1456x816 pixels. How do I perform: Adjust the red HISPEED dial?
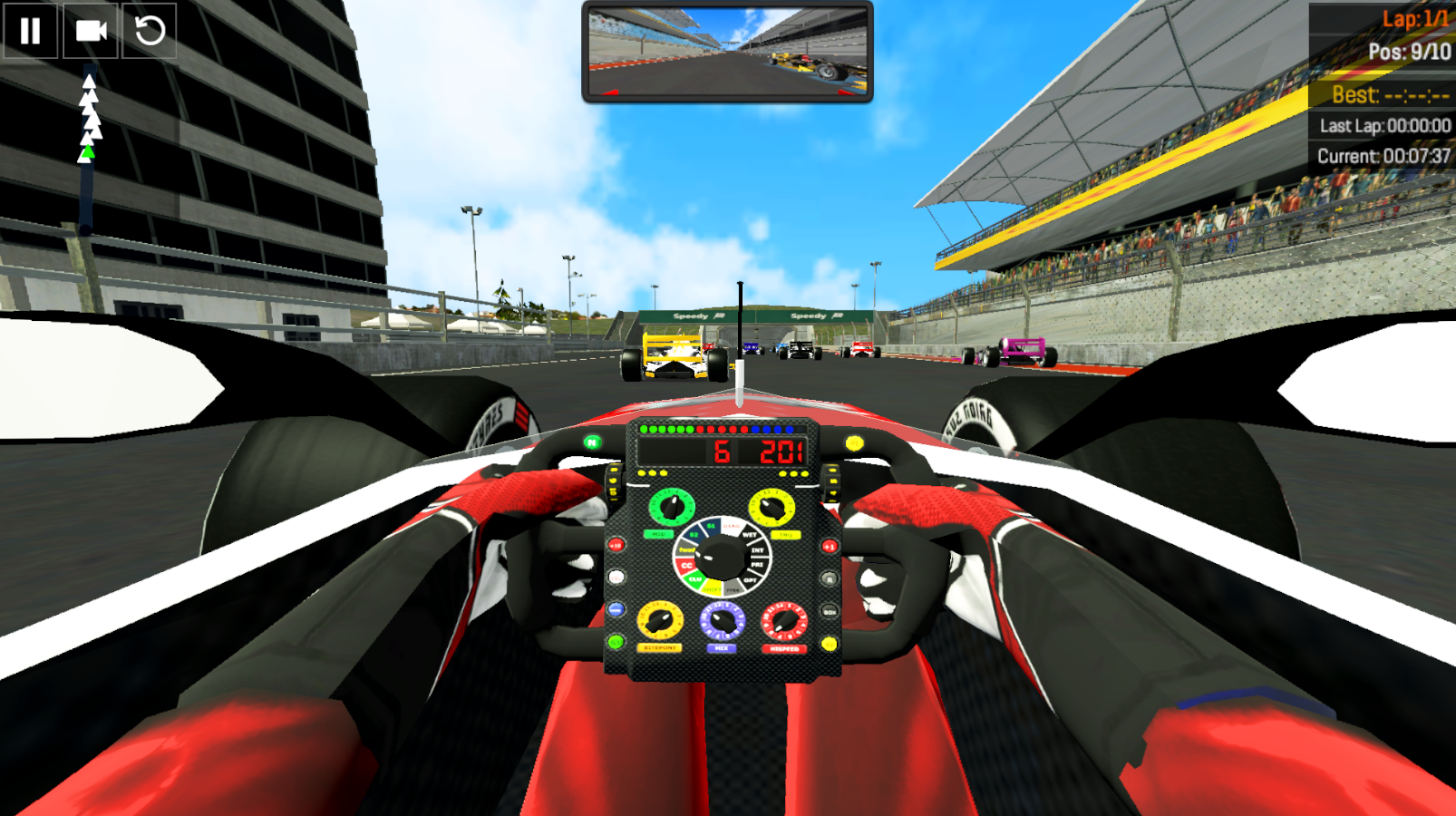click(x=782, y=621)
